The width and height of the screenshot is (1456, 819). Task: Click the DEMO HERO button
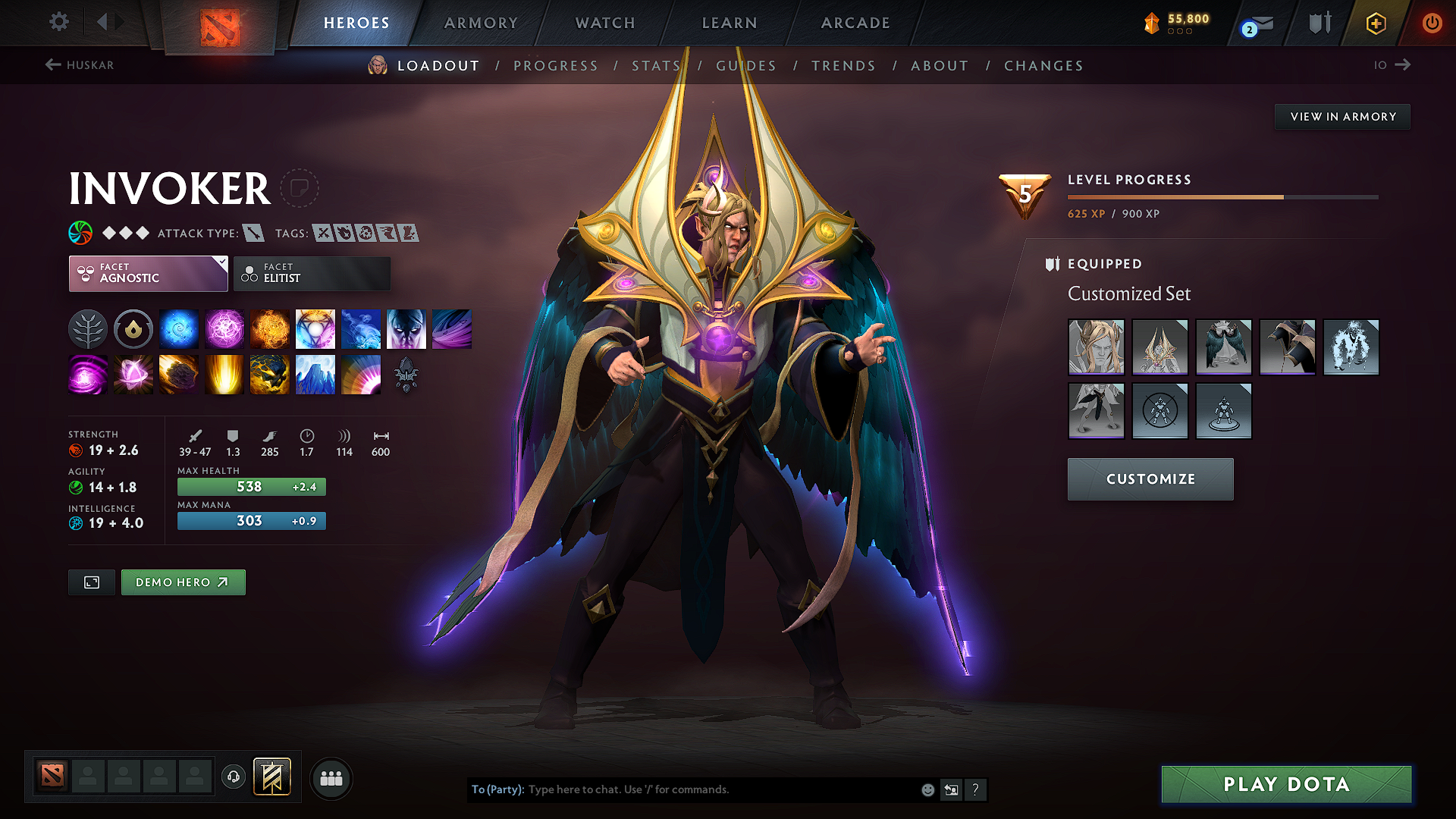coord(183,582)
